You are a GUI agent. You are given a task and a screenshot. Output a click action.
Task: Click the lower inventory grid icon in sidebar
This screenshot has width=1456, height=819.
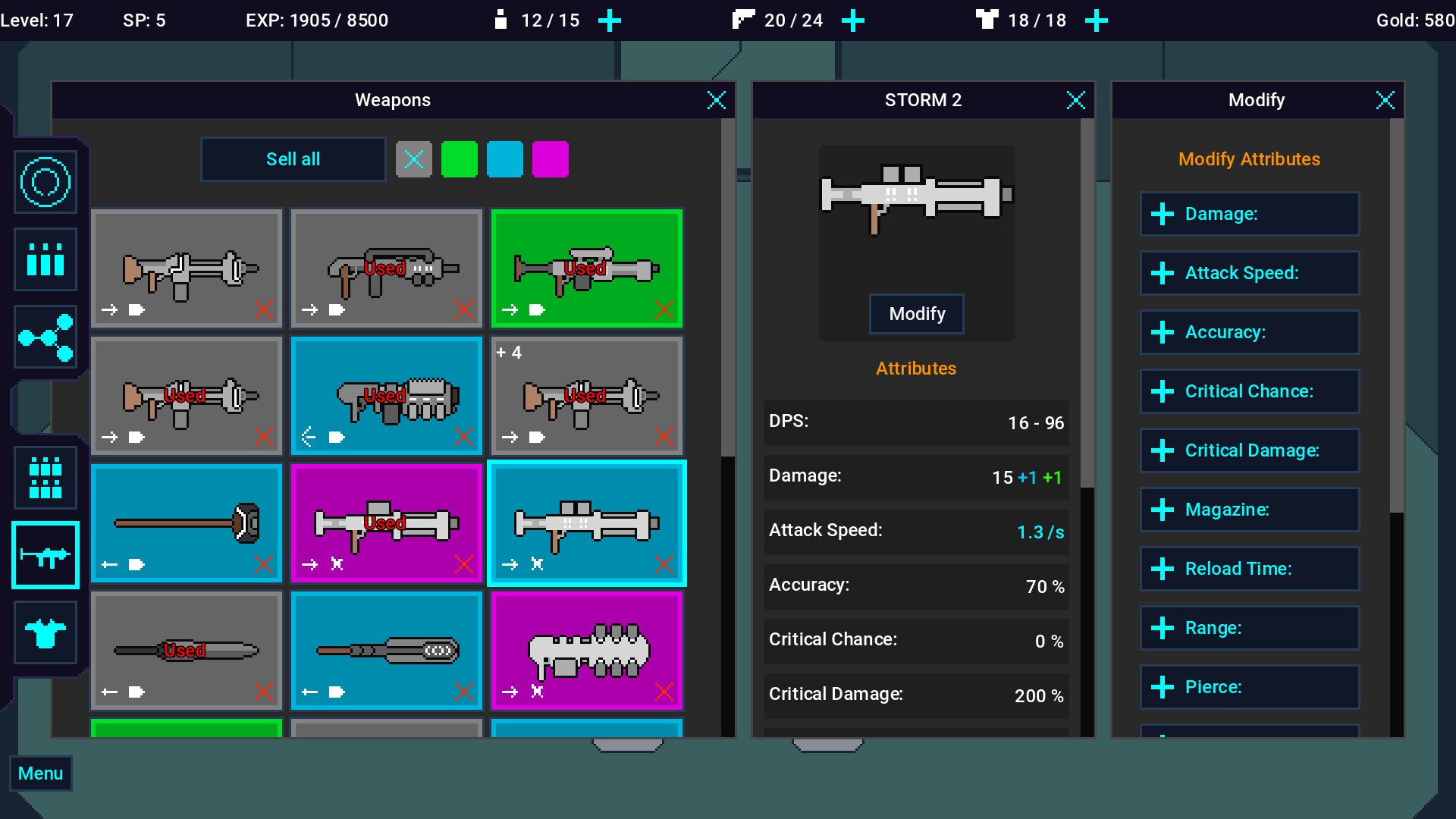[45, 478]
